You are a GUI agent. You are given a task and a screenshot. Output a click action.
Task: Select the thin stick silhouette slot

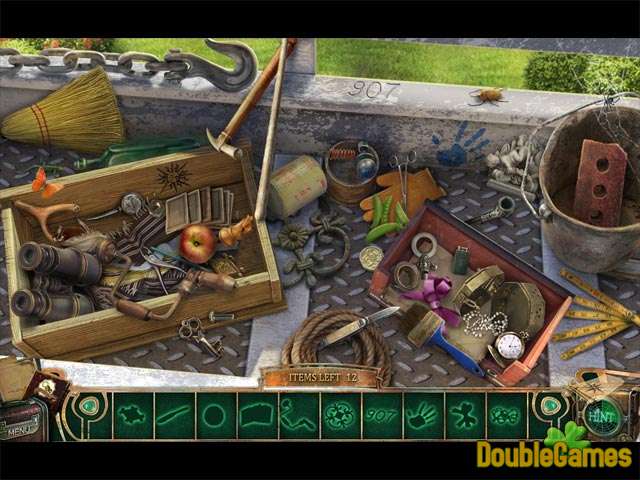point(173,414)
